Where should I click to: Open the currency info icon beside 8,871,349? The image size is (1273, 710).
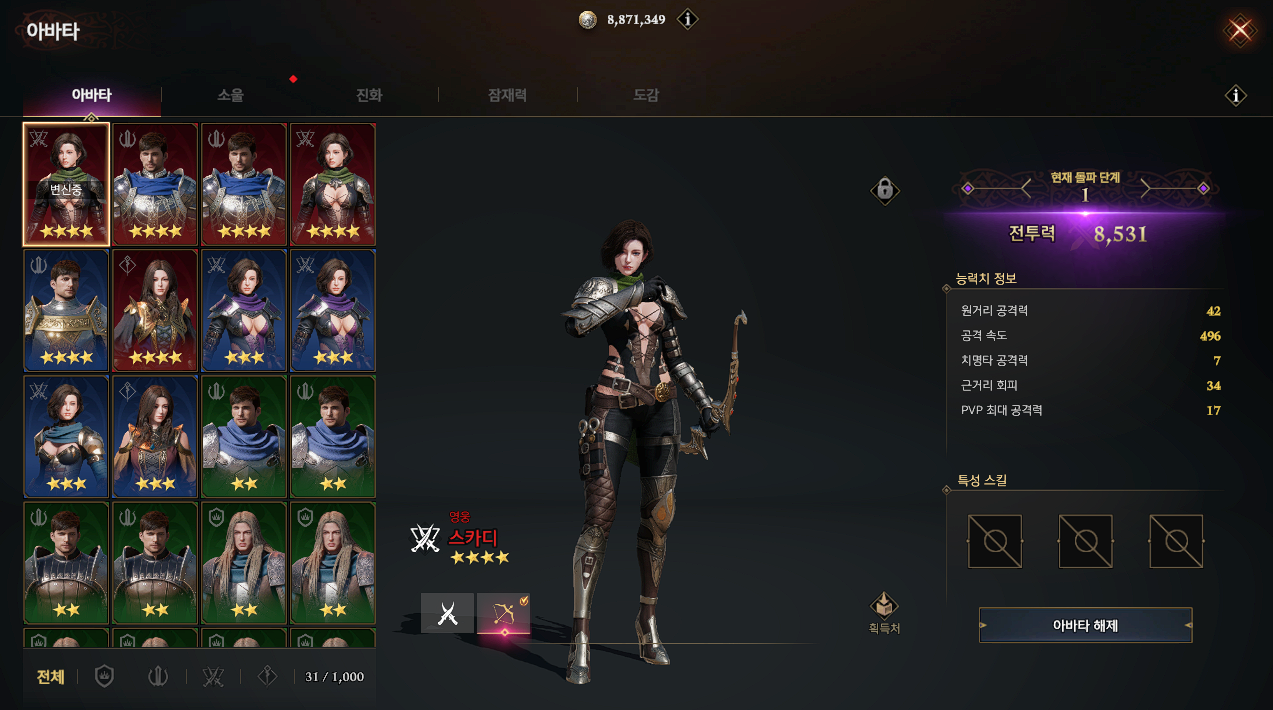pos(687,19)
